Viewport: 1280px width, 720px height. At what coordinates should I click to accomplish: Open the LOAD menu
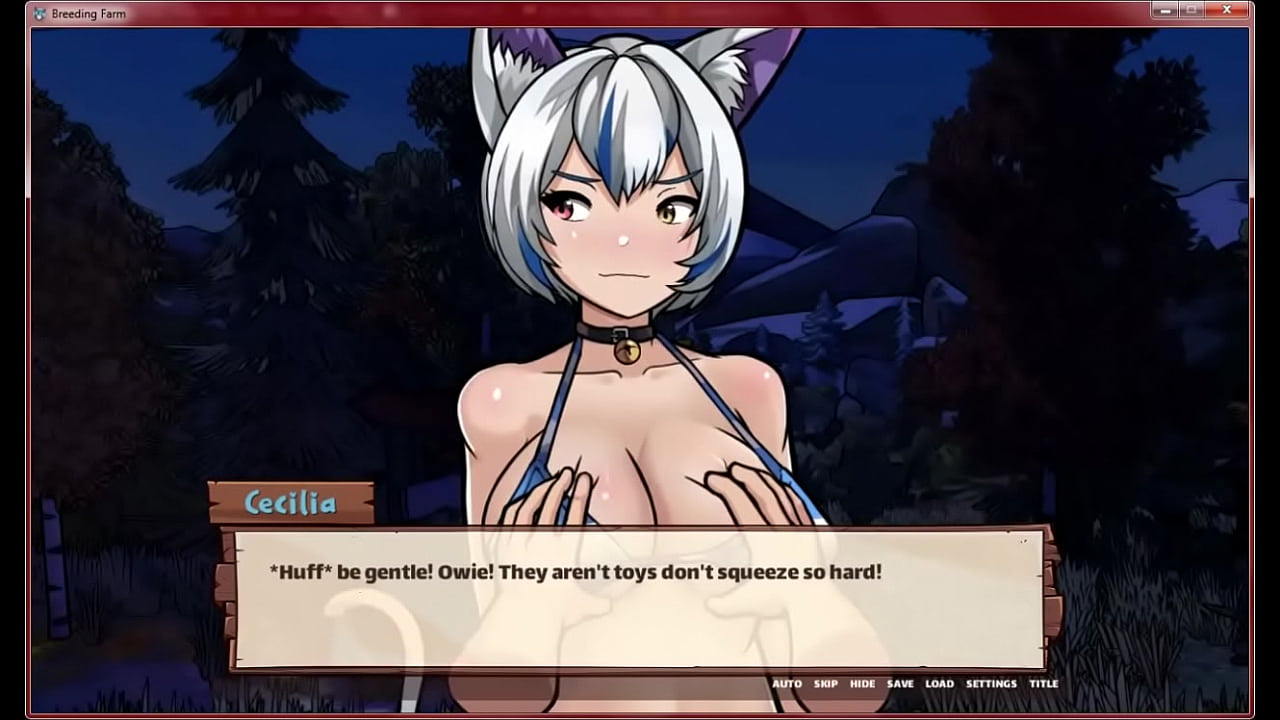(939, 684)
